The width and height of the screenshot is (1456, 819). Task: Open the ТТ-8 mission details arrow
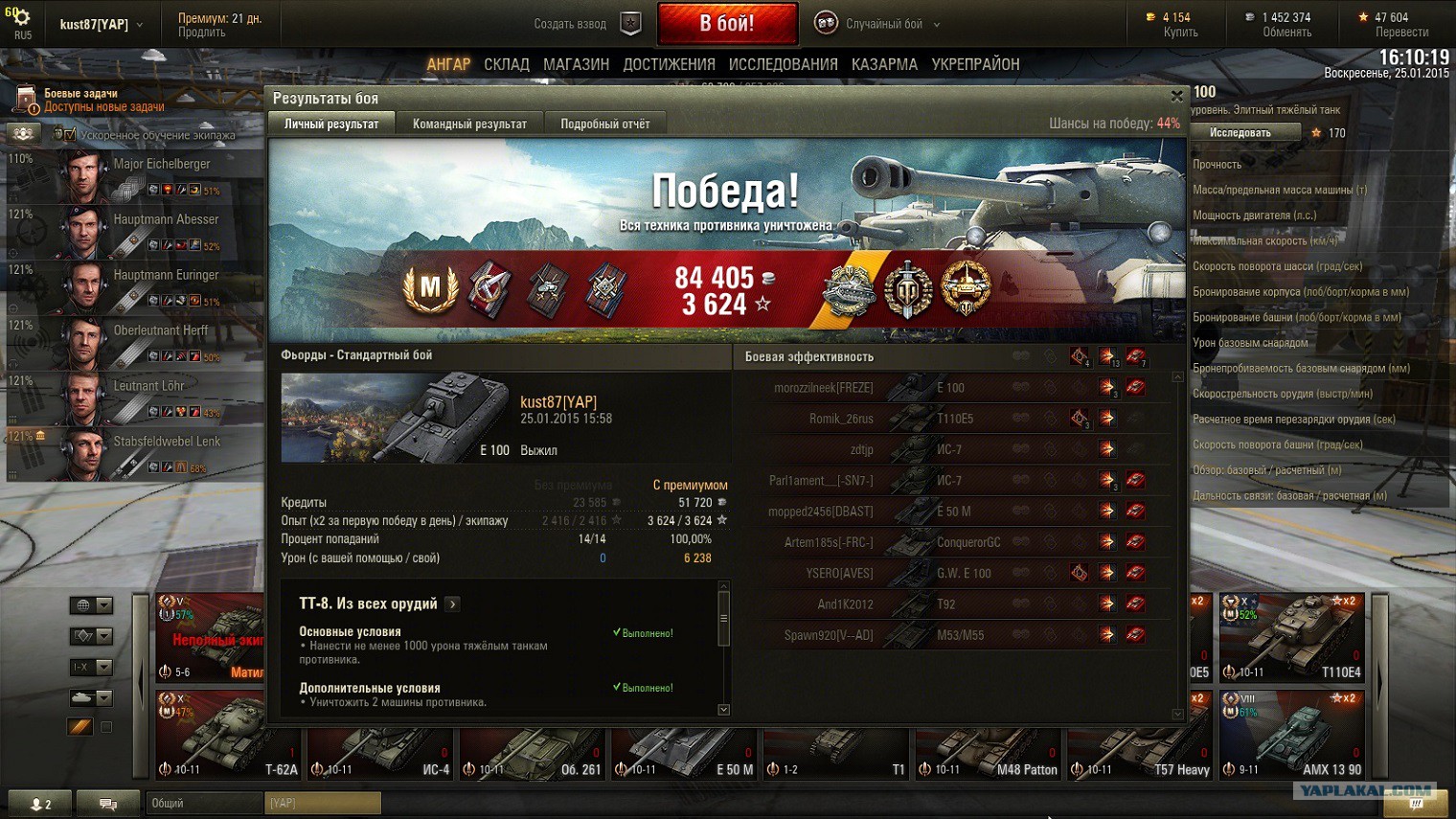[453, 603]
